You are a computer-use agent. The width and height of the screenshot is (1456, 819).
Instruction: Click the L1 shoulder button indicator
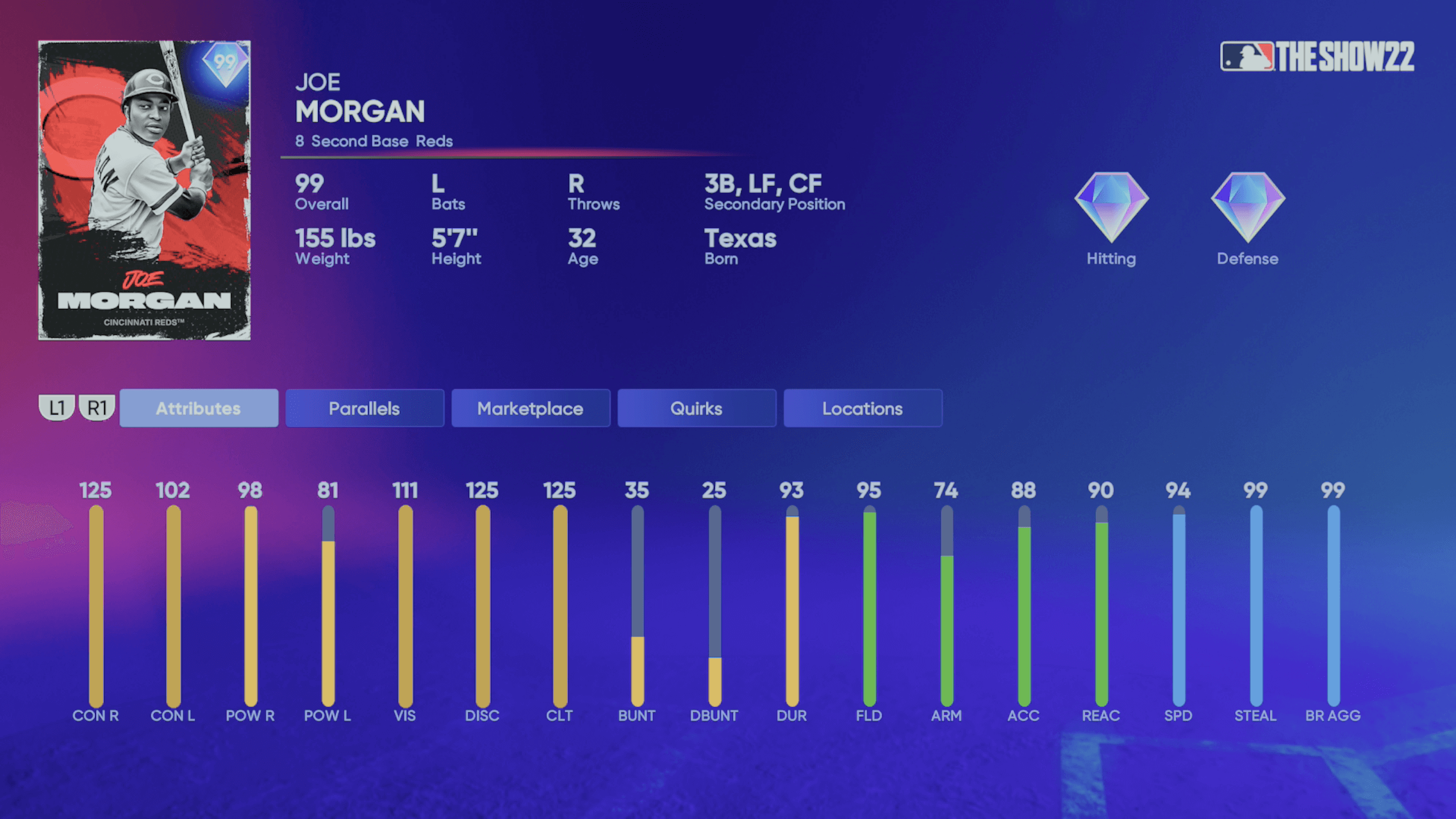pyautogui.click(x=57, y=407)
